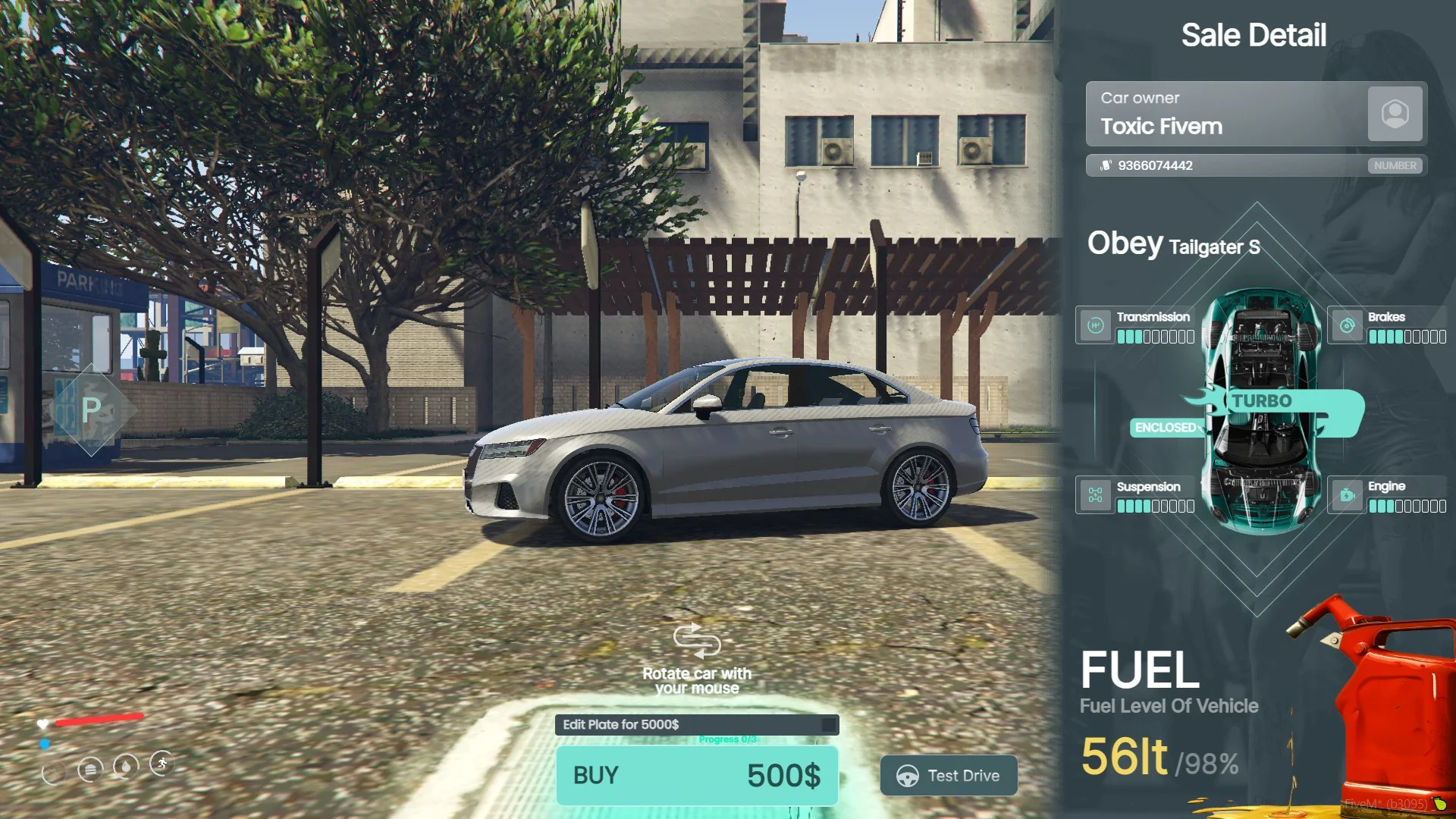Image resolution: width=1456 pixels, height=819 pixels.
Task: Buy the car for 500$
Action: (697, 775)
